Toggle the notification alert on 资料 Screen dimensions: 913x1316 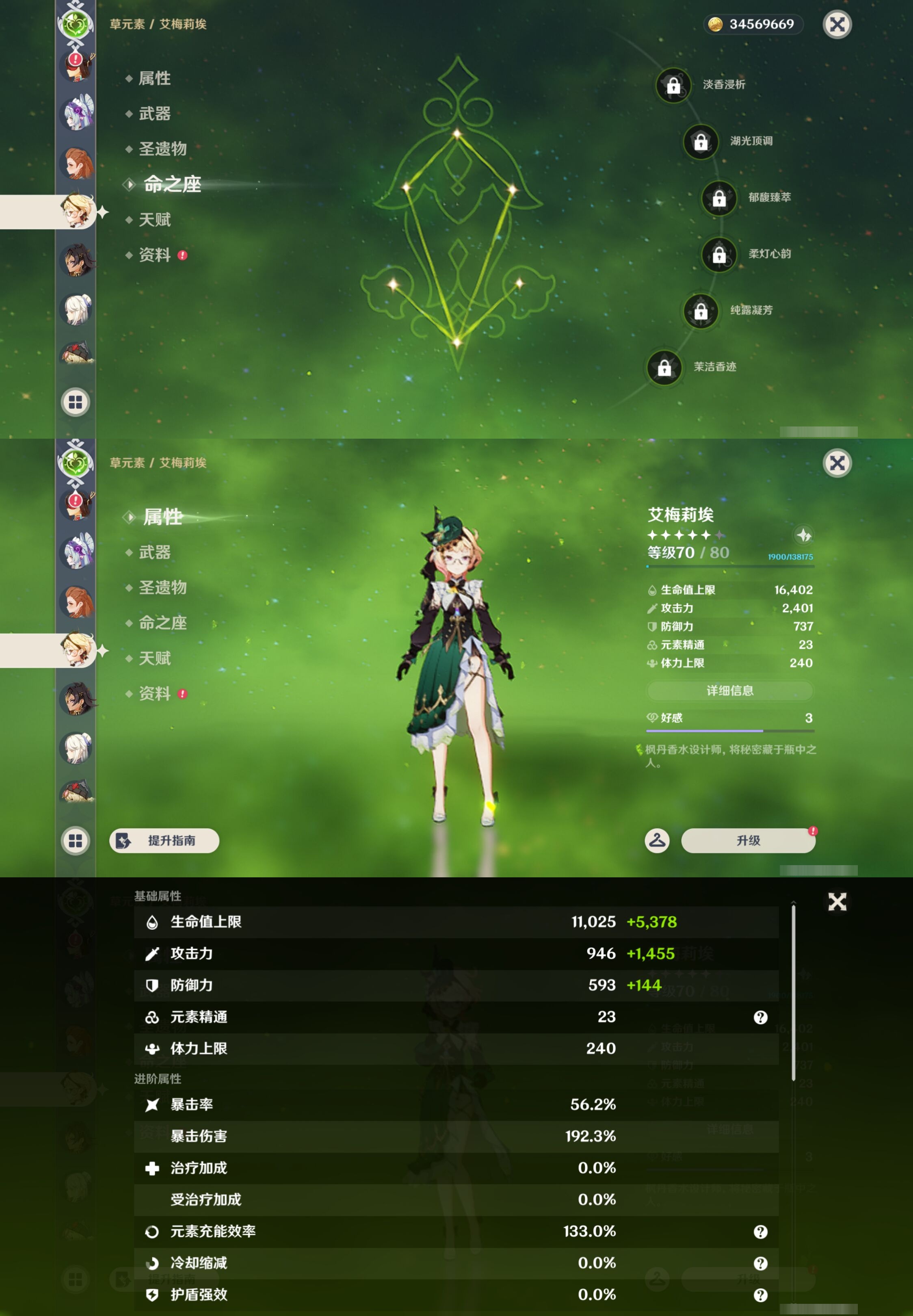tap(182, 255)
